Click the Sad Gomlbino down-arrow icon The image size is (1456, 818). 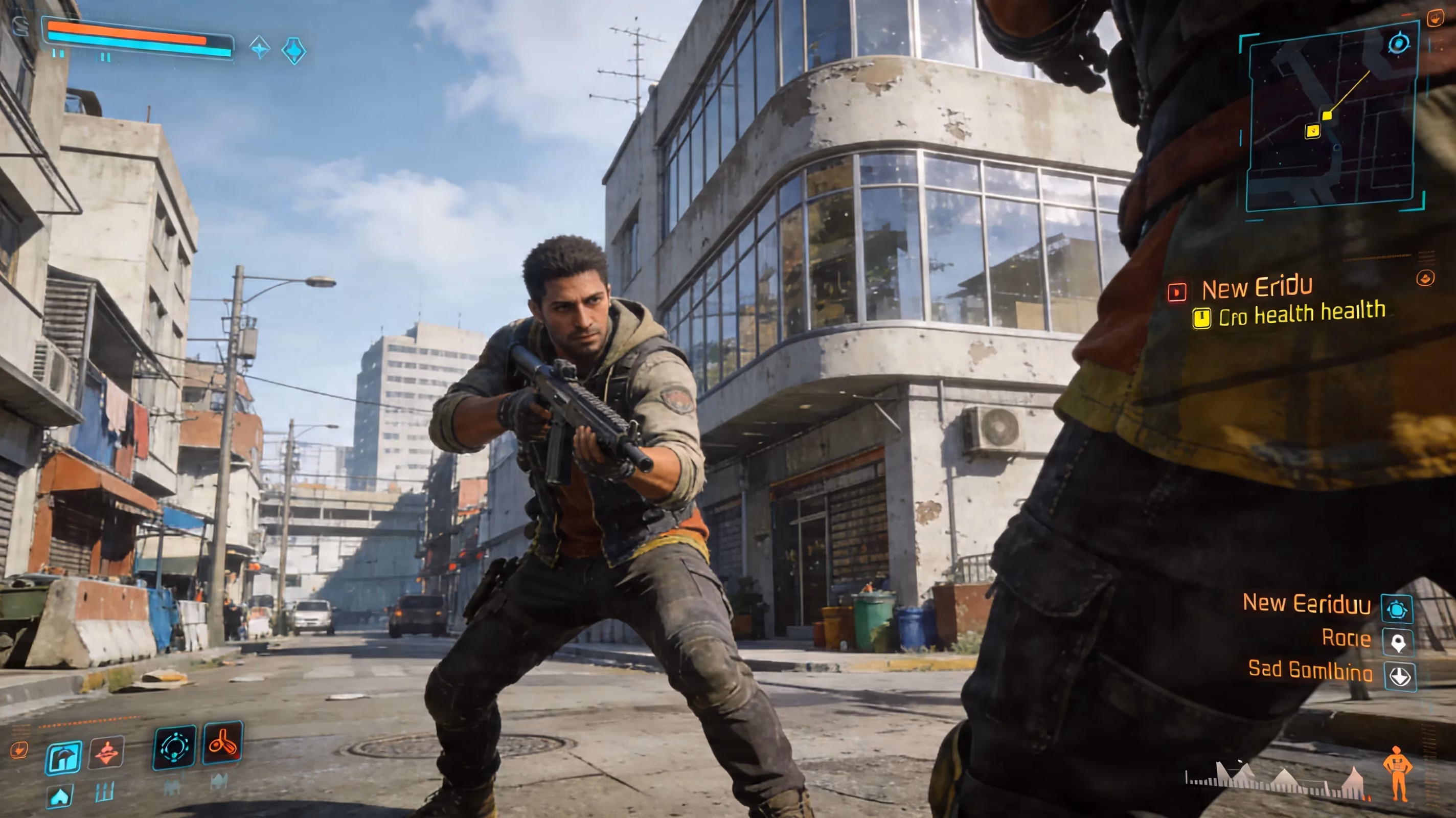[x=1400, y=676]
